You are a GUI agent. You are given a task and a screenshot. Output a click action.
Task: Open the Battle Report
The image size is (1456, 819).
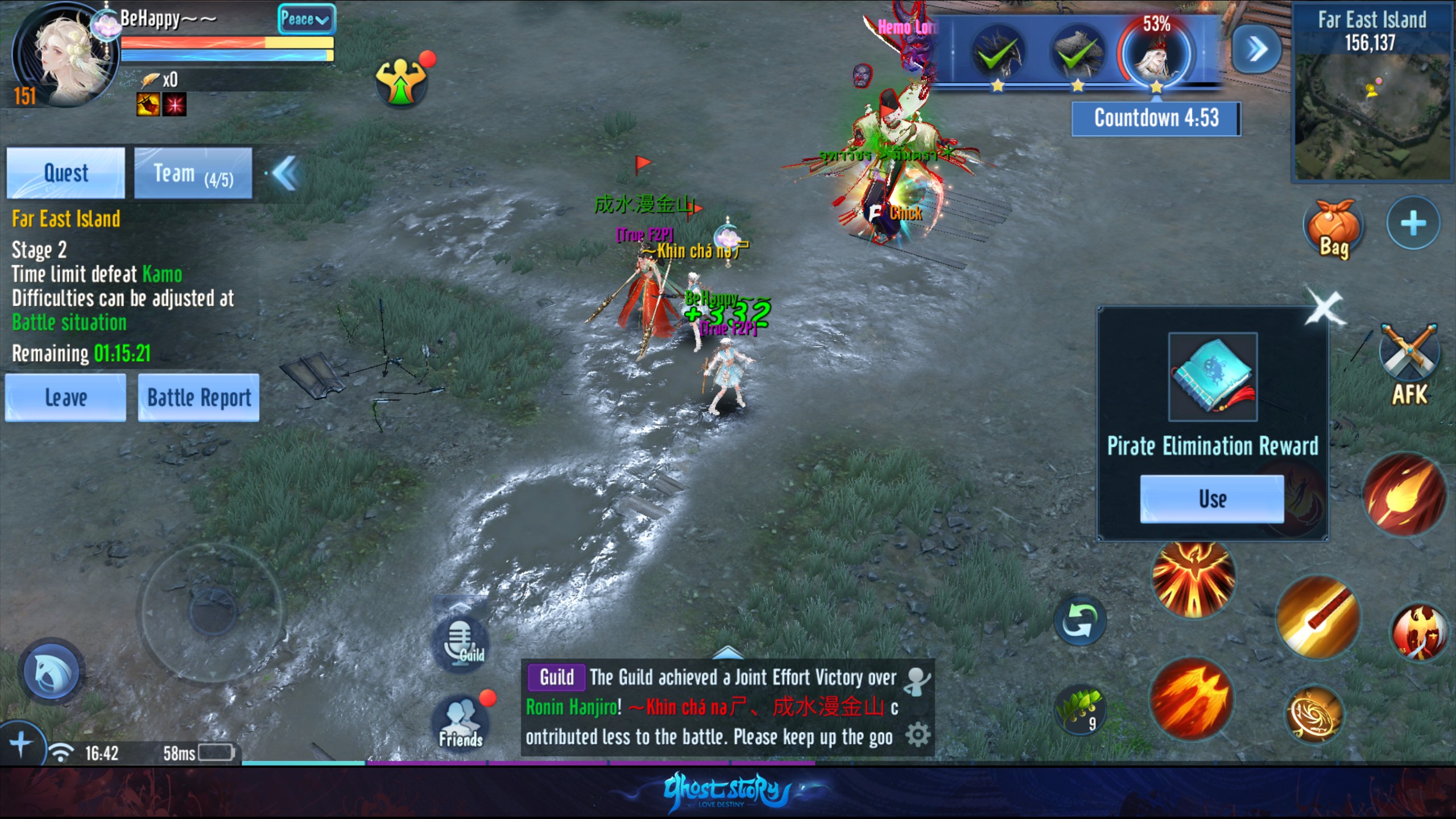(x=198, y=398)
